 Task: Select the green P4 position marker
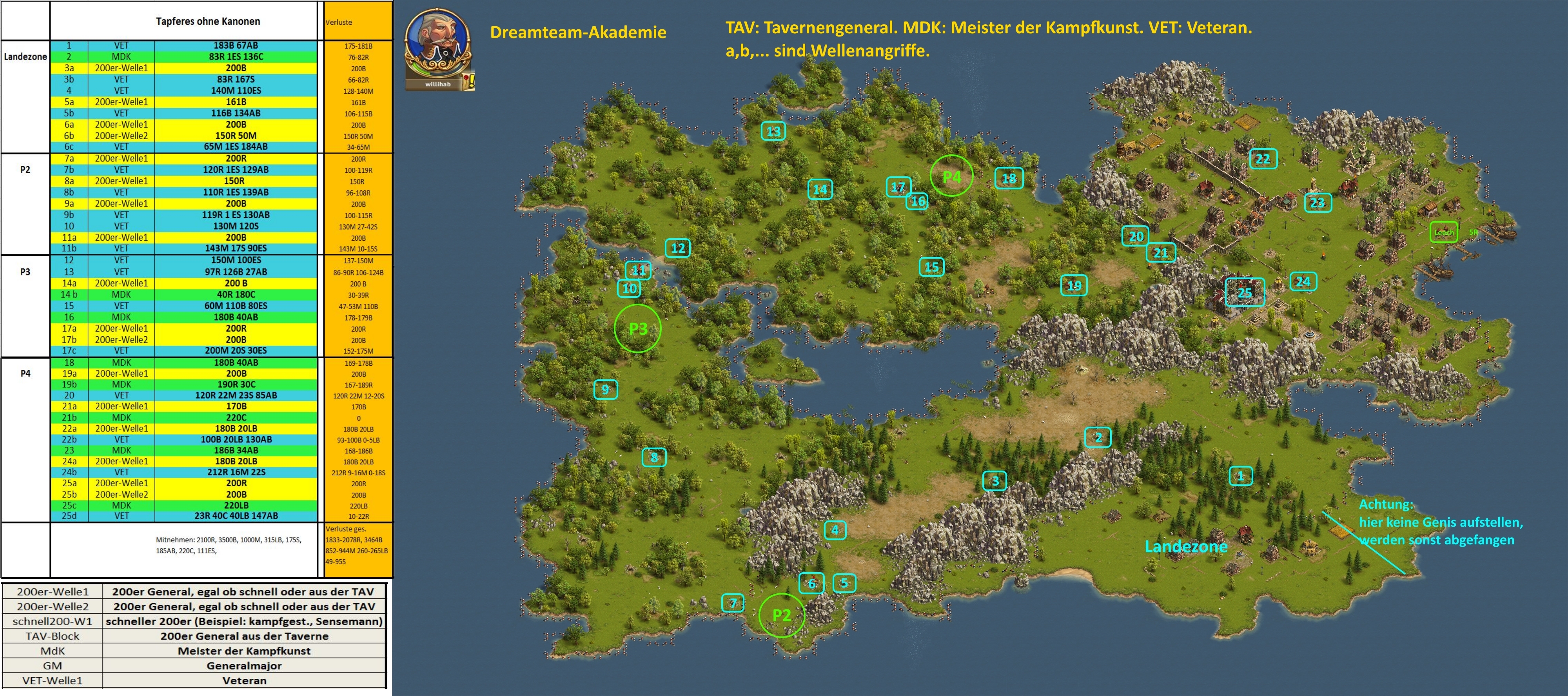click(951, 176)
